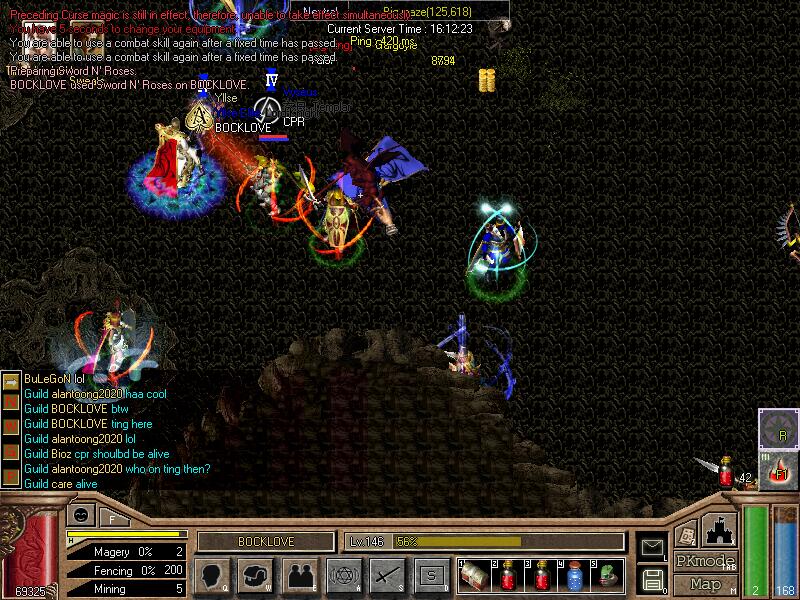This screenshot has height=600, width=800.
Task: Select the treasure chest in hotbar slot 1
Action: point(474,574)
